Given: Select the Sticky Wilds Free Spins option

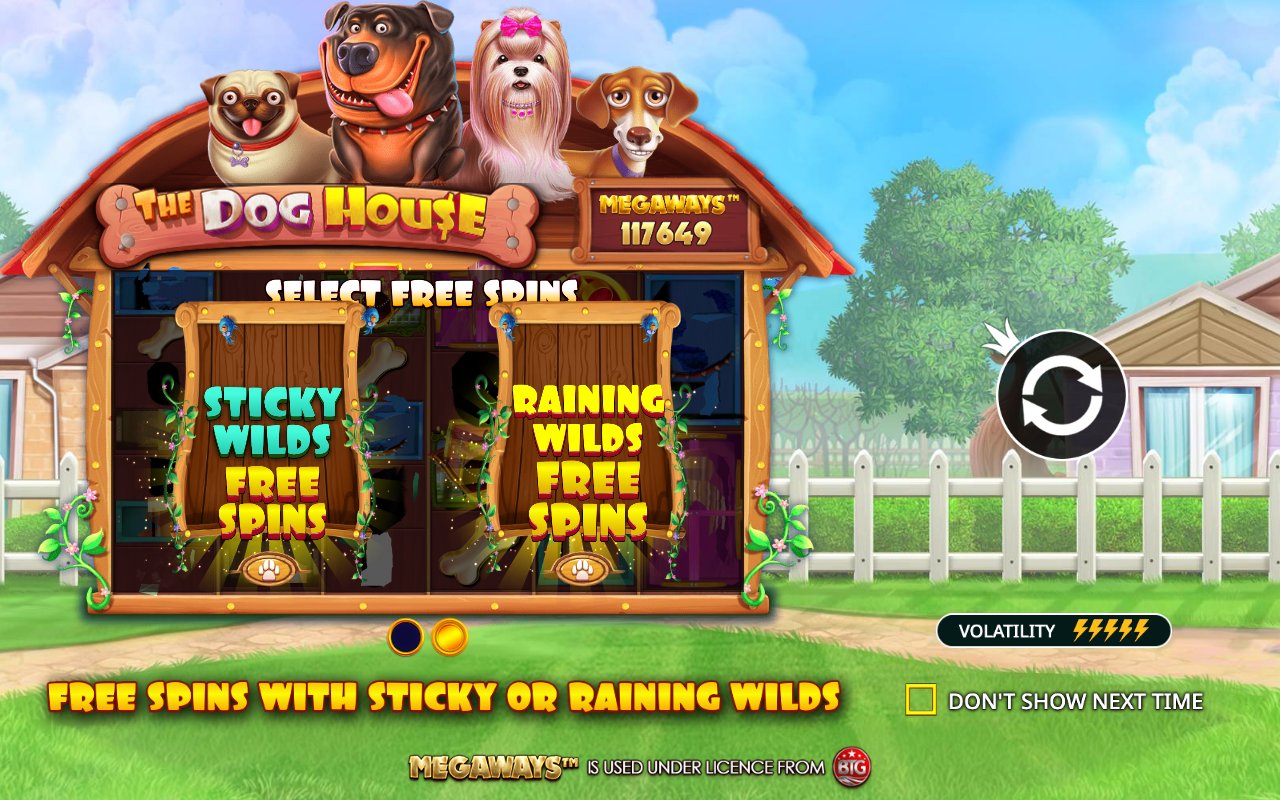Looking at the screenshot, I should [x=268, y=460].
